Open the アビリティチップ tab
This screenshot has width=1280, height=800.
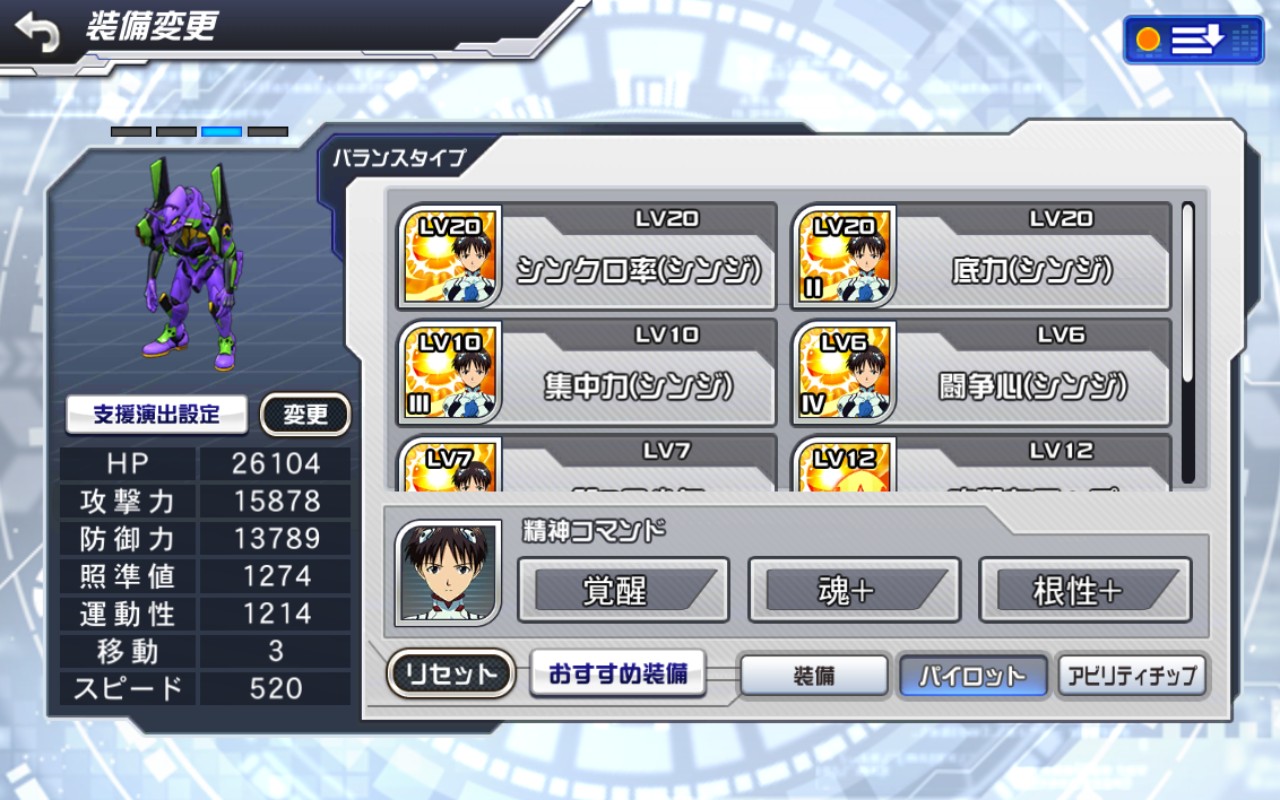1132,676
